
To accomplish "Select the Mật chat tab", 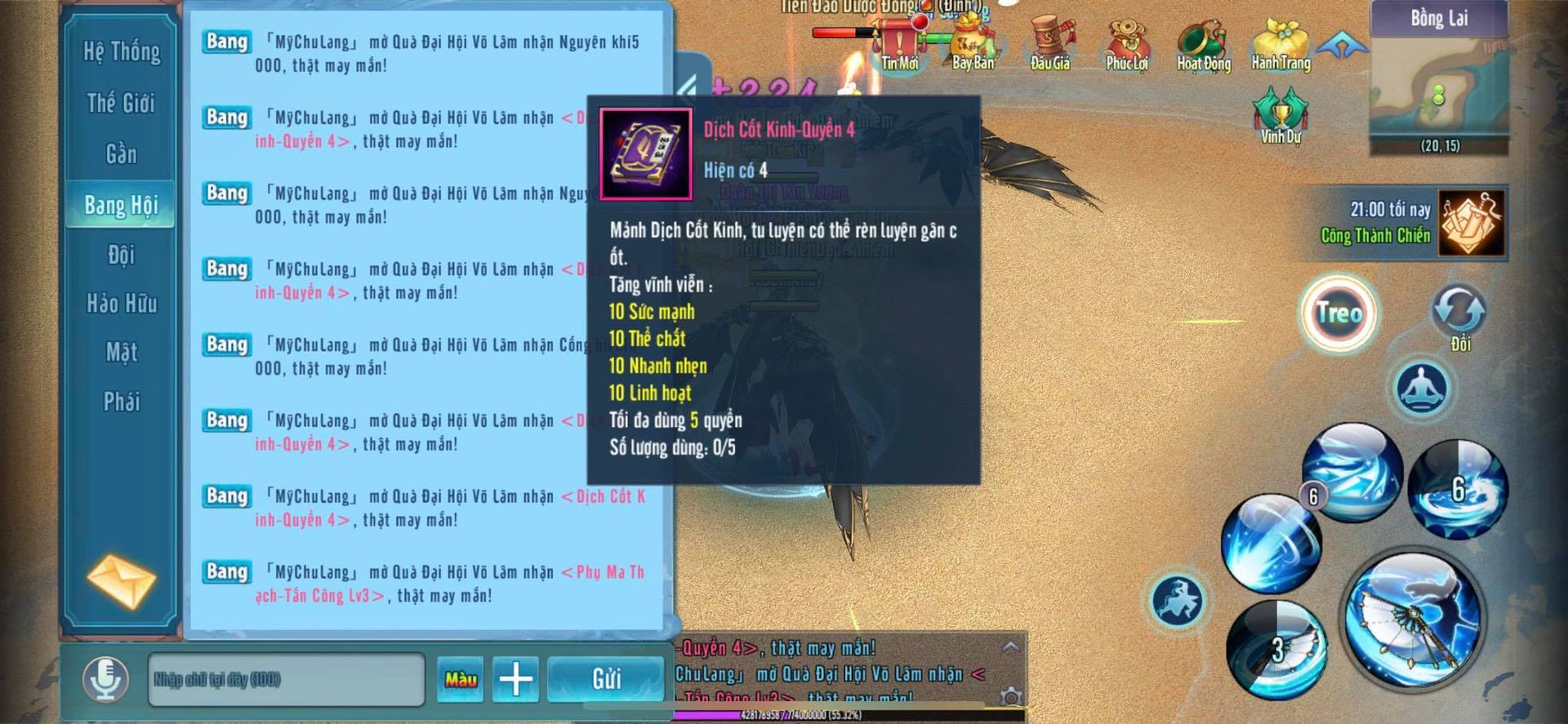I will pos(122,353).
